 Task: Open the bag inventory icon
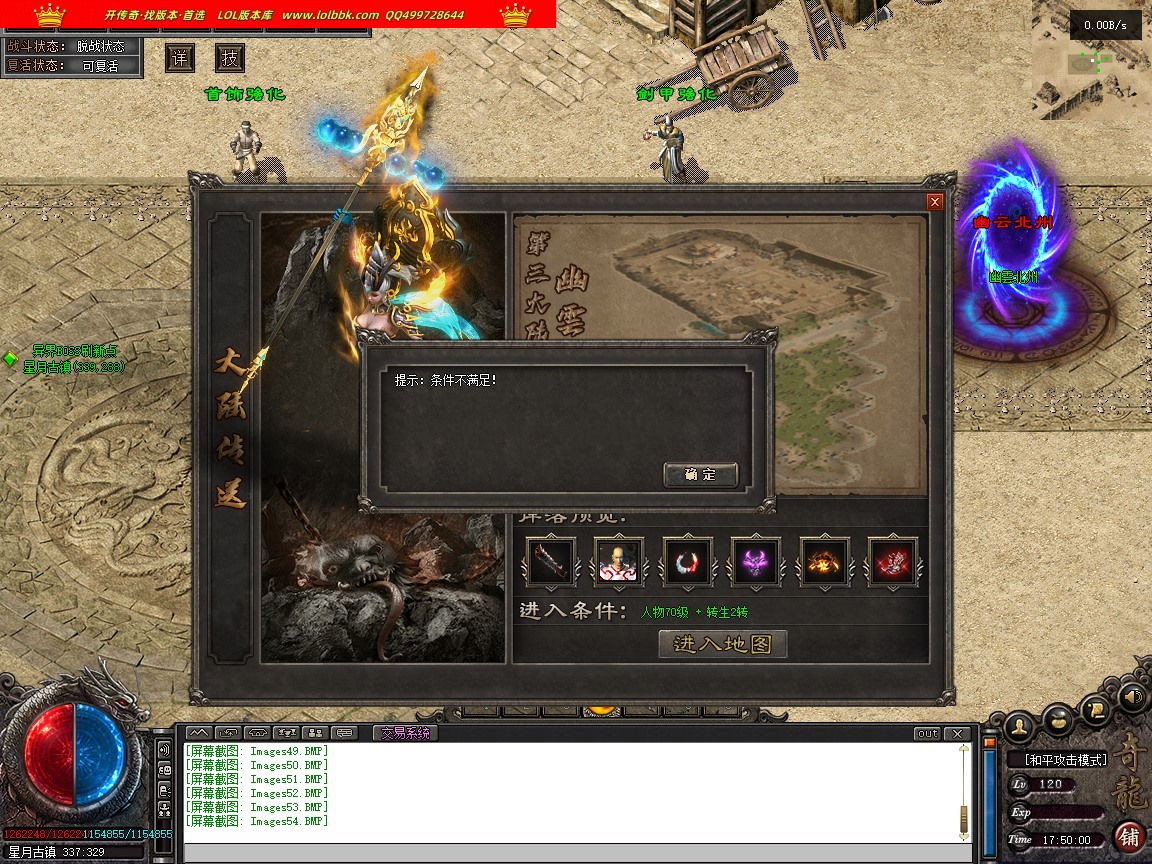(x=1058, y=719)
